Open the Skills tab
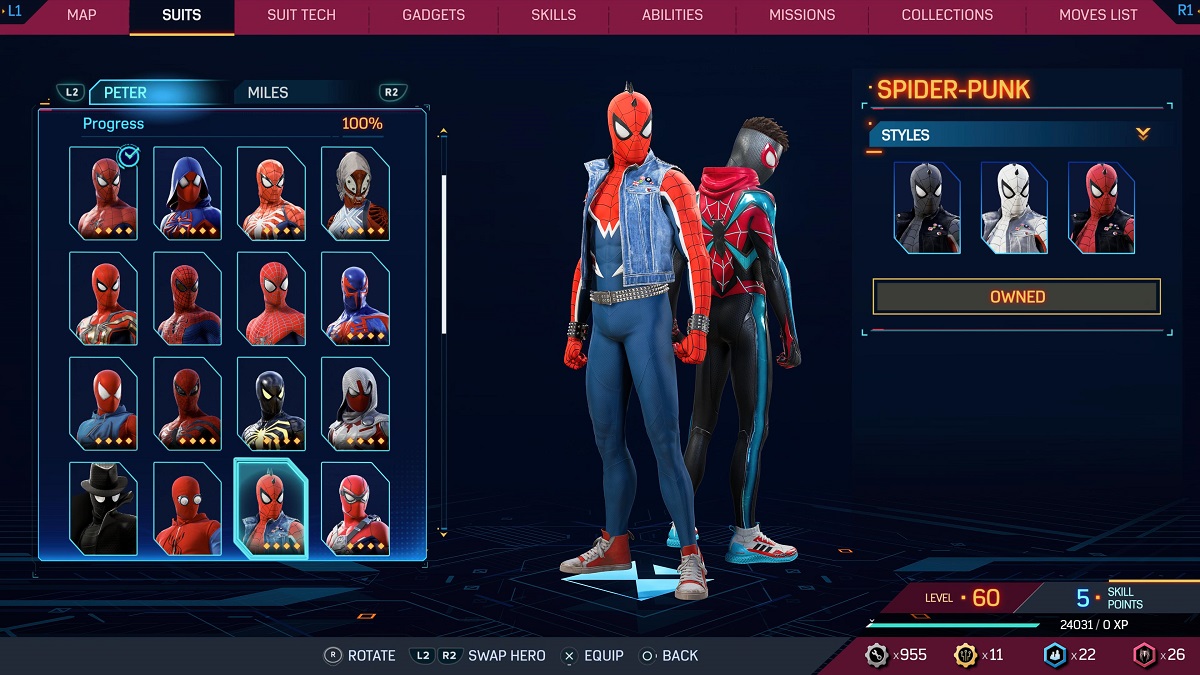This screenshot has width=1200, height=675. click(x=553, y=15)
